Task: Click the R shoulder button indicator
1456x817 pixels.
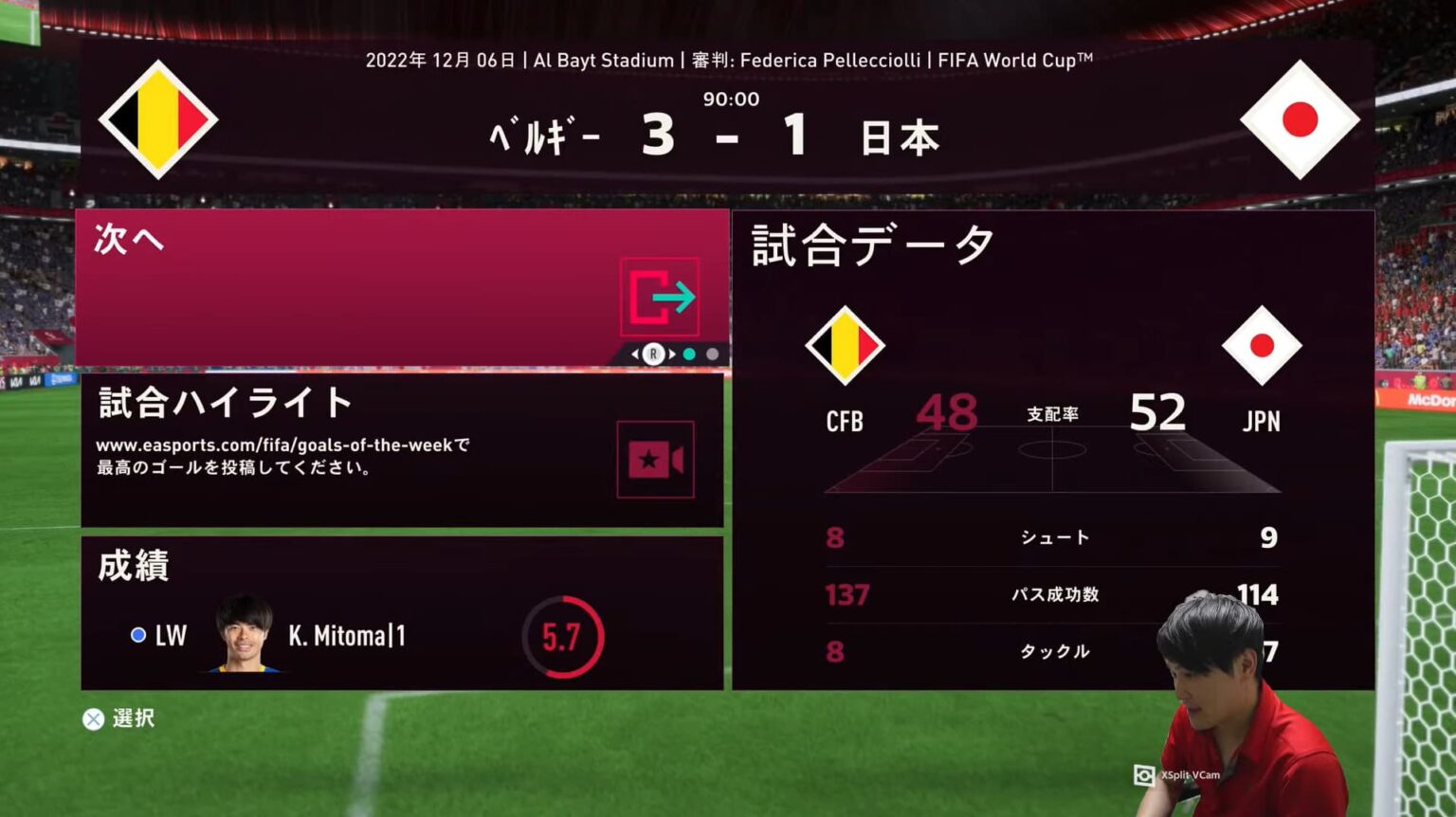Action: pyautogui.click(x=652, y=353)
